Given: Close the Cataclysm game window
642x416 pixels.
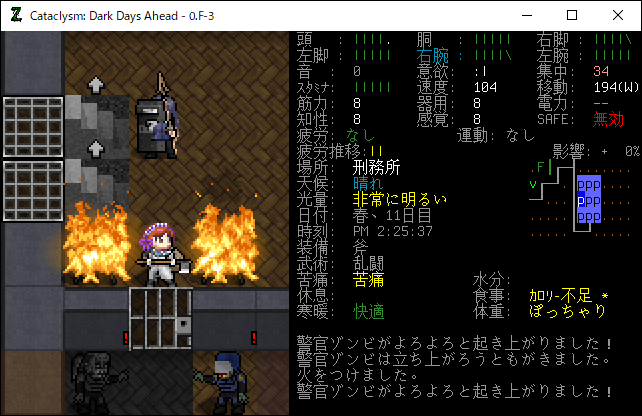Looking at the screenshot, I should coord(618,15).
